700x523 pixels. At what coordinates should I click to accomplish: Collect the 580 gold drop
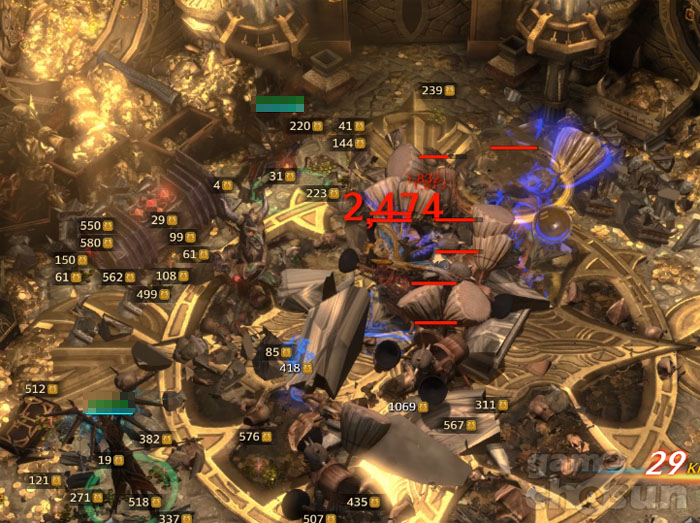[97, 243]
